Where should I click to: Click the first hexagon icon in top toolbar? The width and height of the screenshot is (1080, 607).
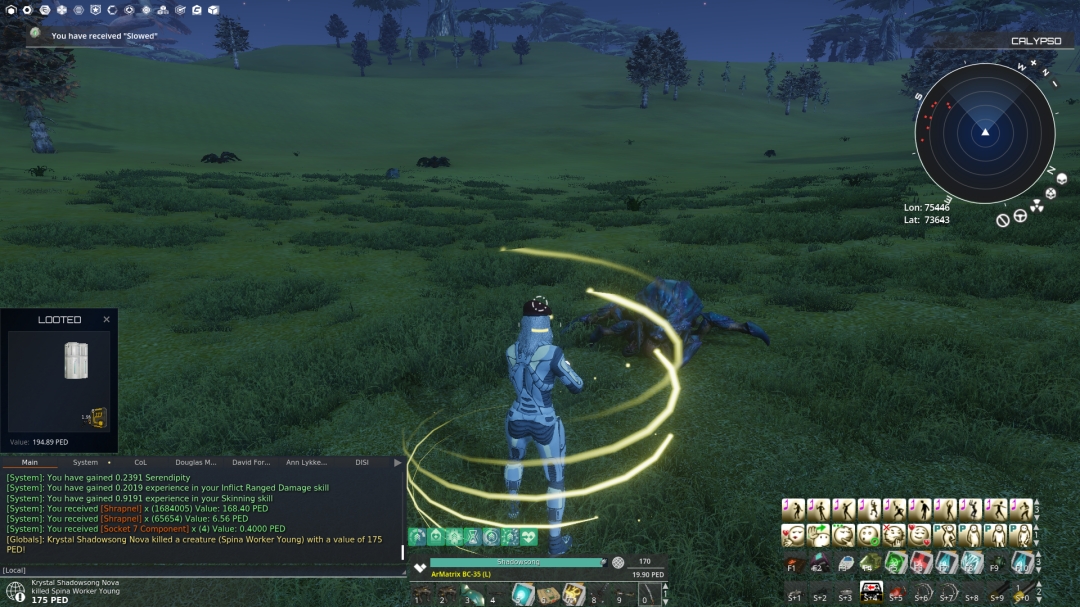(x=9, y=10)
